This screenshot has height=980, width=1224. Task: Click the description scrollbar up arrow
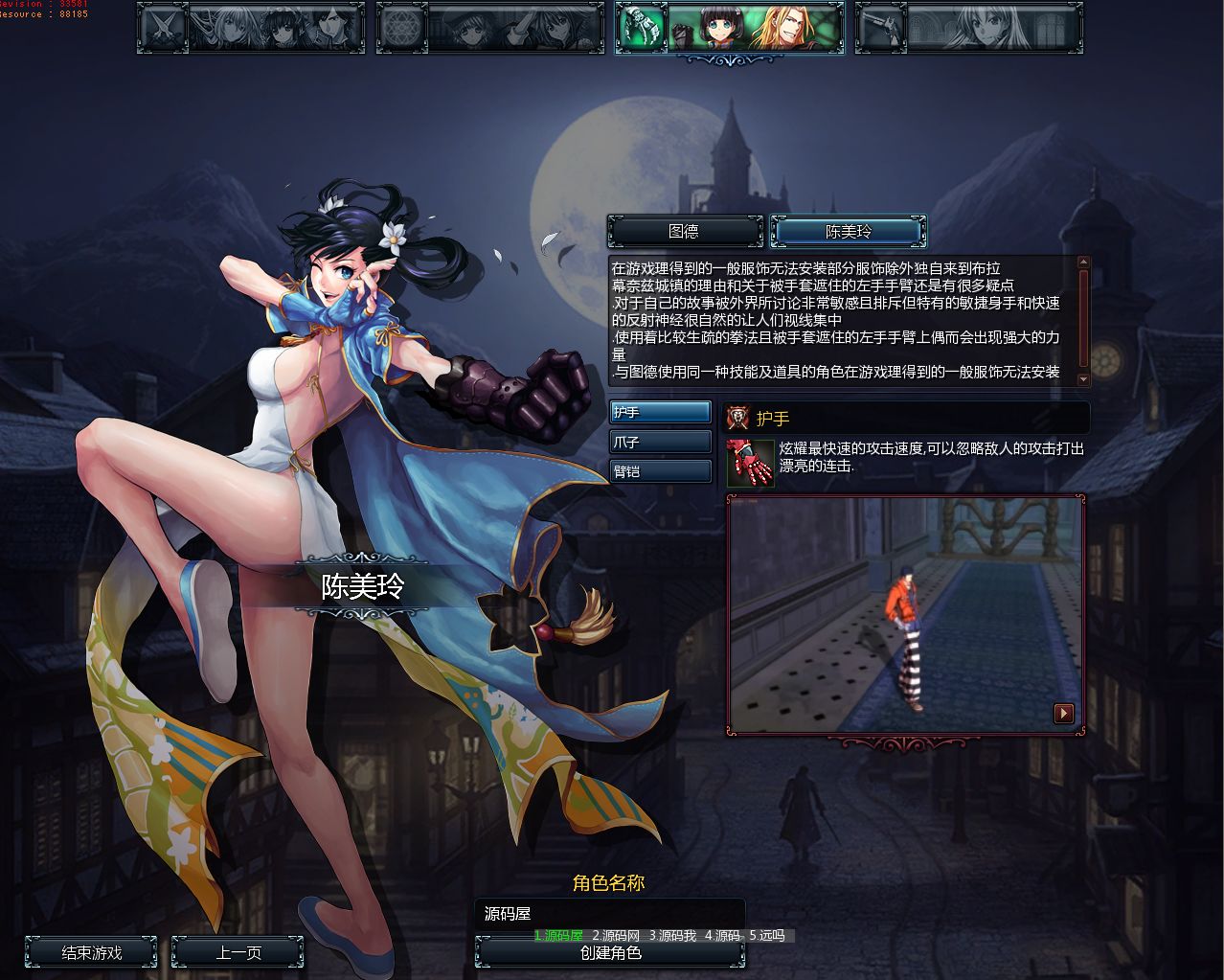(x=1083, y=262)
